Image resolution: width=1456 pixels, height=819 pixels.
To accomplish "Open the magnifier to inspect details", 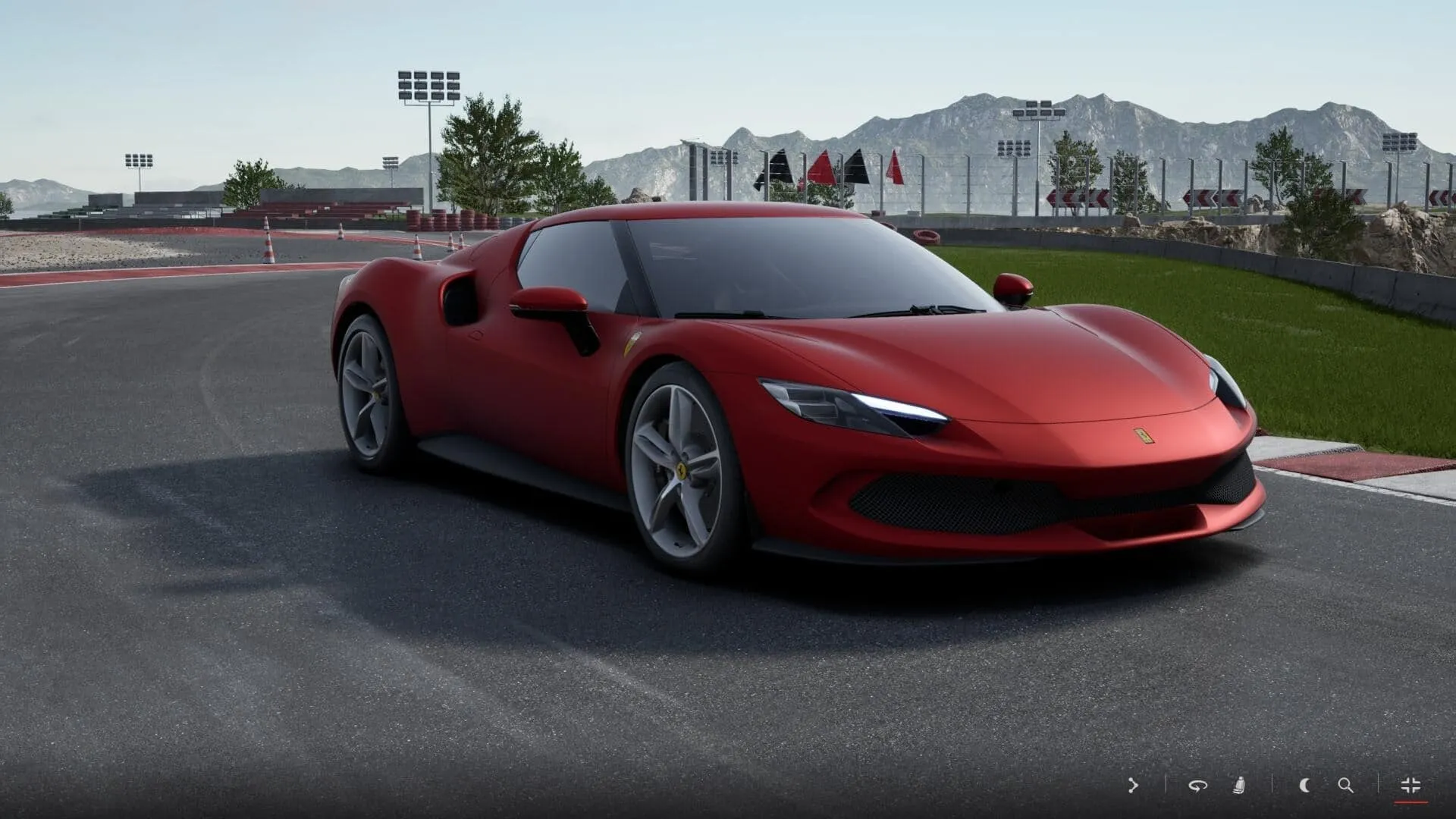I will coord(1345,785).
